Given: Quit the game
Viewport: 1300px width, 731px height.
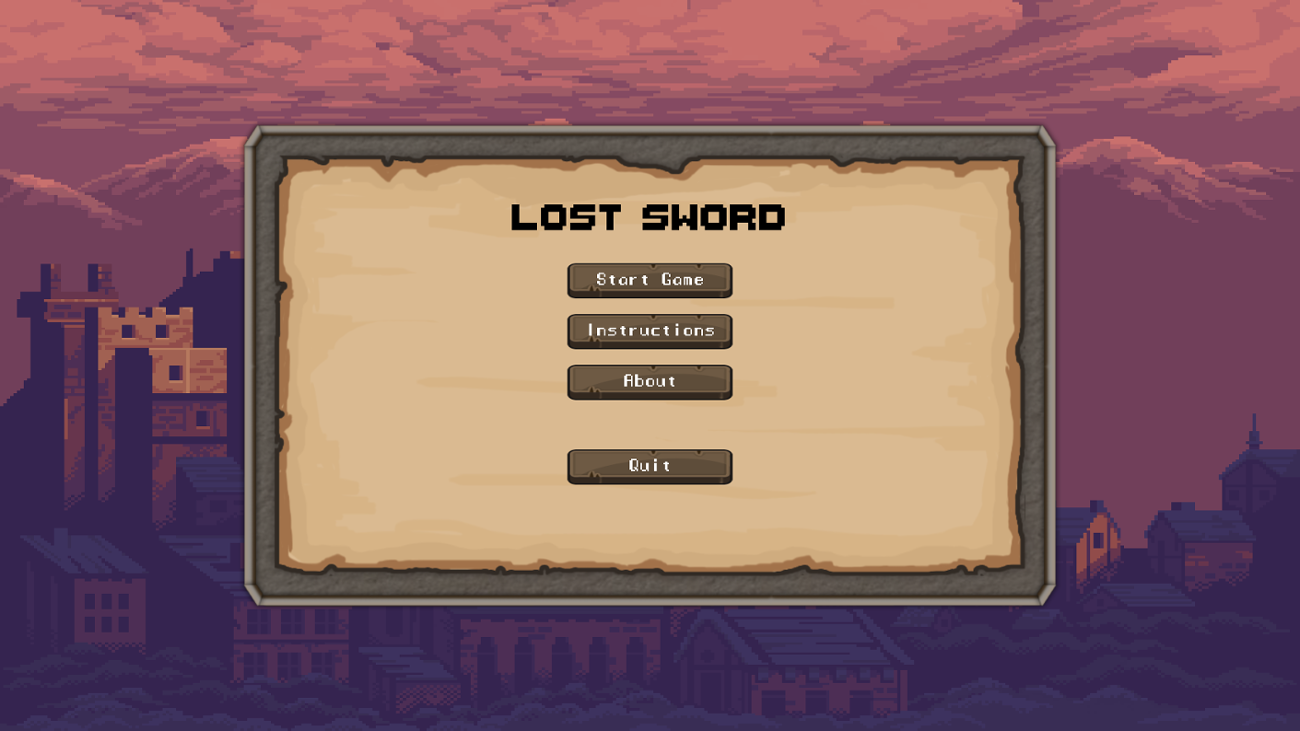Looking at the screenshot, I should 649,465.
